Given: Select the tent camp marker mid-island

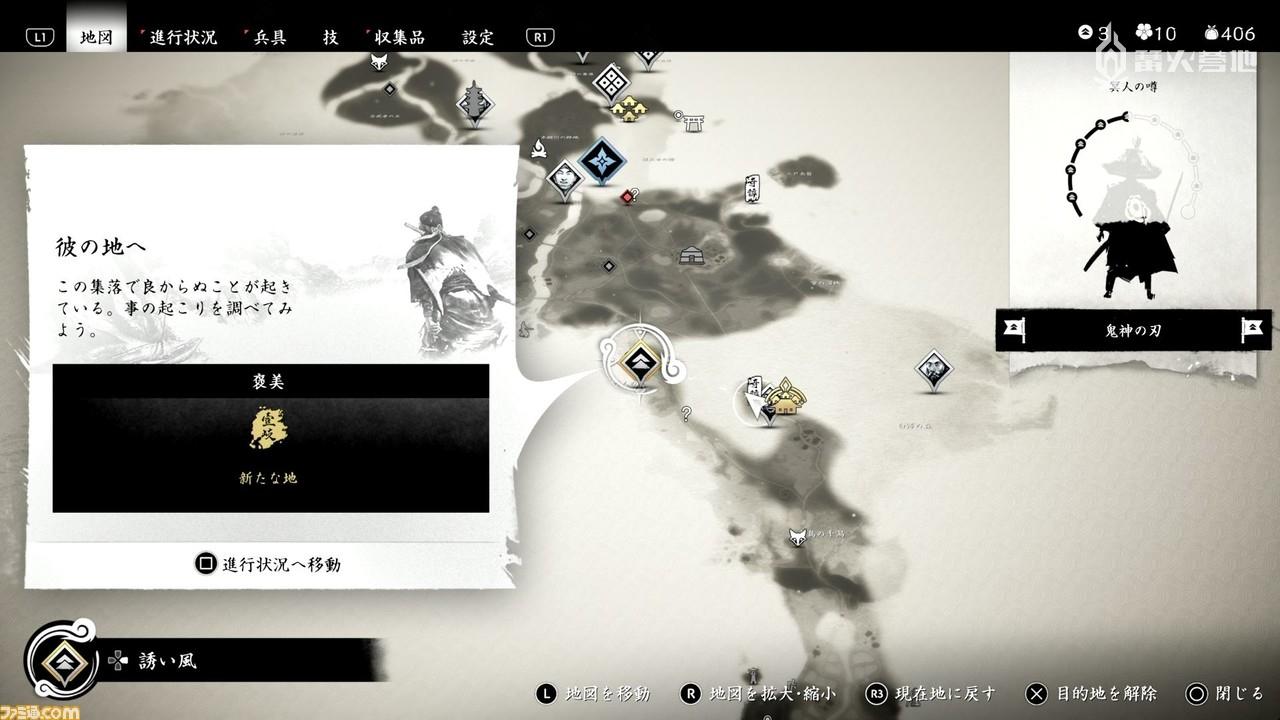Looking at the screenshot, I should pyautogui.click(x=691, y=255).
